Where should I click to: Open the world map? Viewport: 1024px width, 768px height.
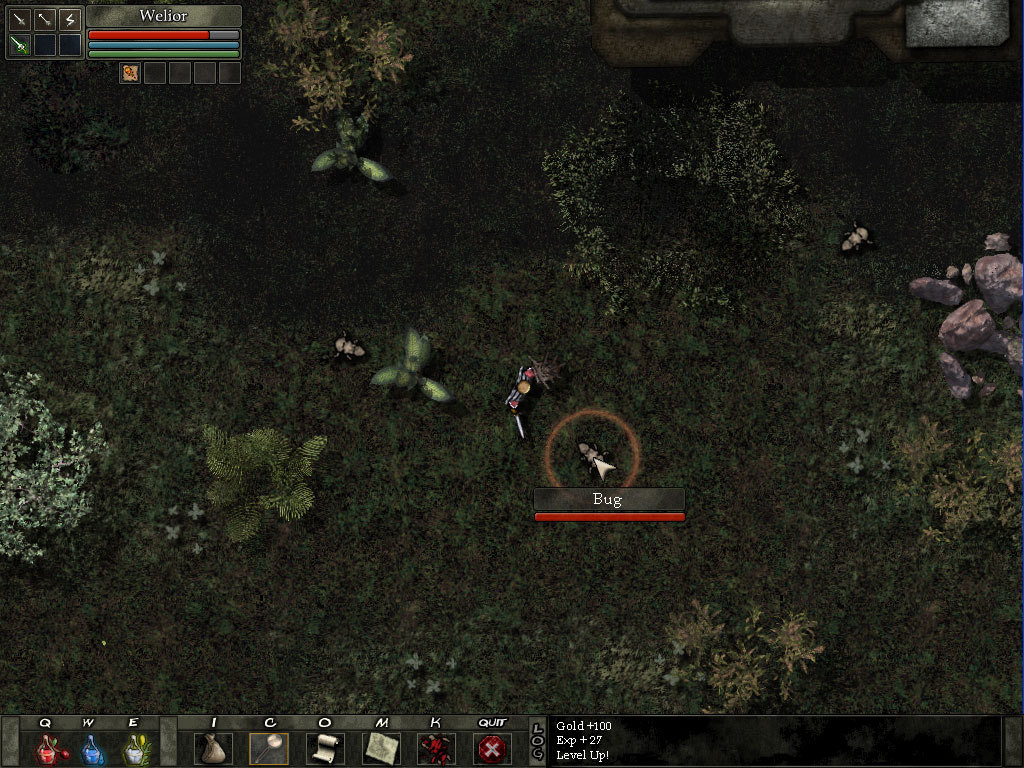[x=380, y=748]
